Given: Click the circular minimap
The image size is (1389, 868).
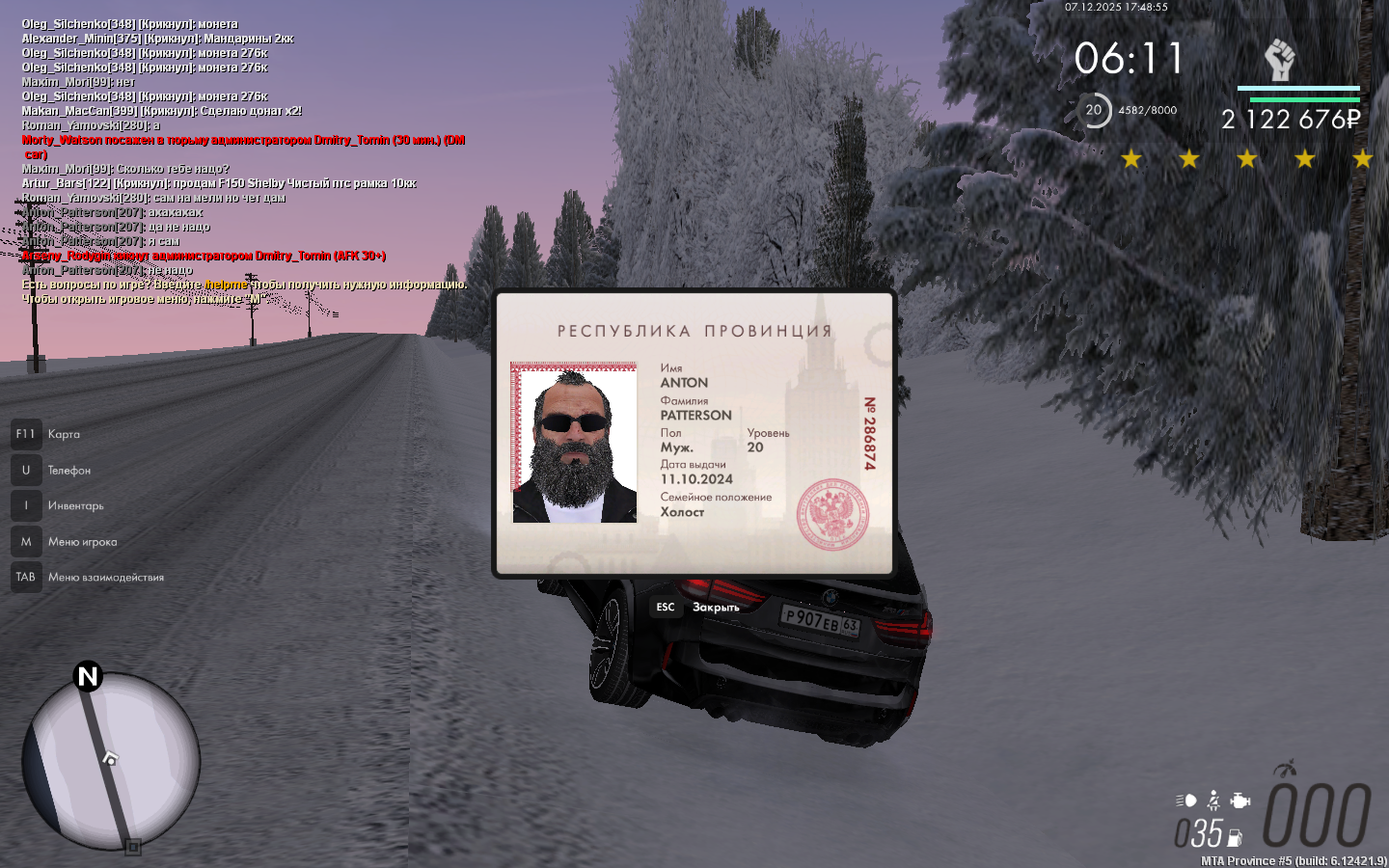Looking at the screenshot, I should [111, 761].
